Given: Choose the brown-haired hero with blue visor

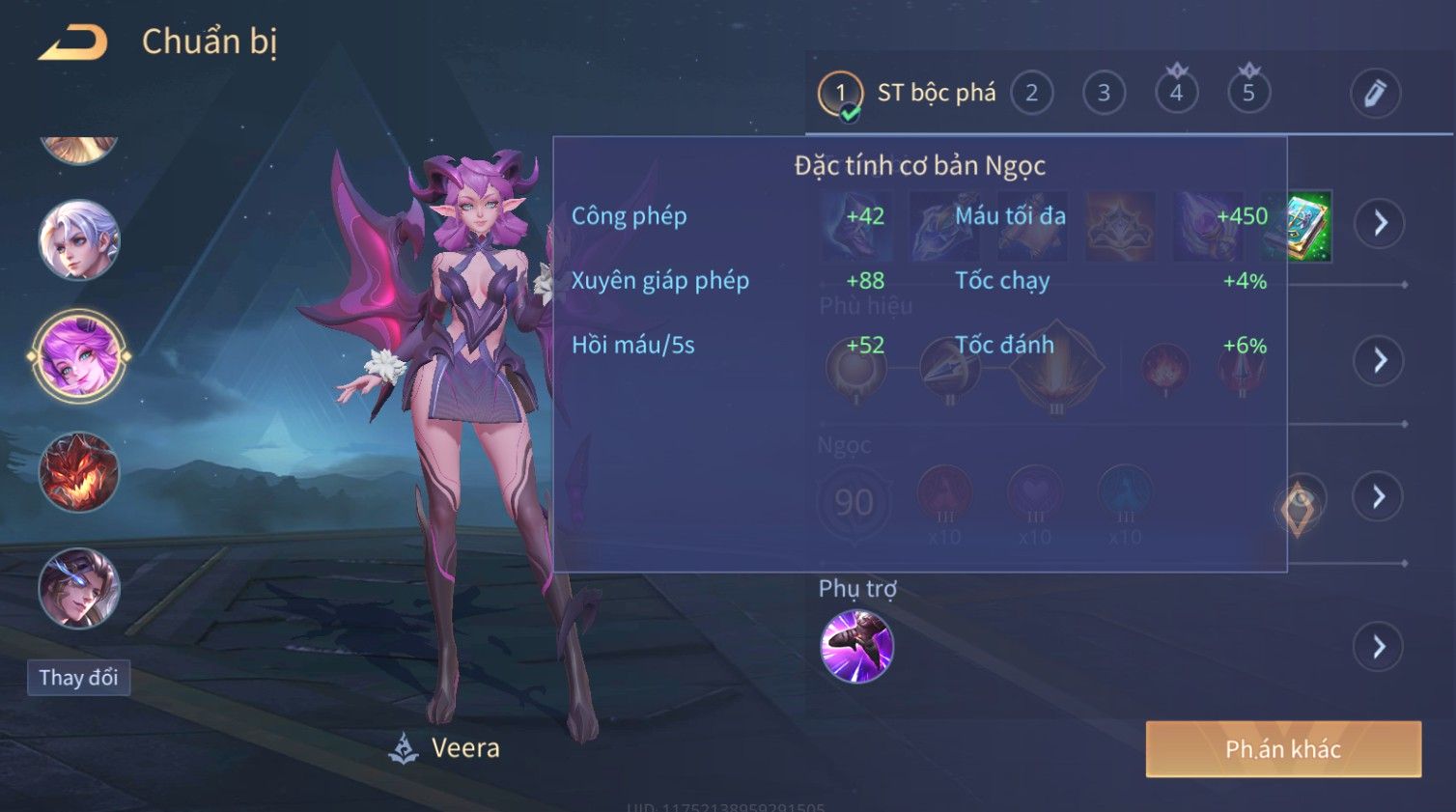Looking at the screenshot, I should click(x=79, y=588).
